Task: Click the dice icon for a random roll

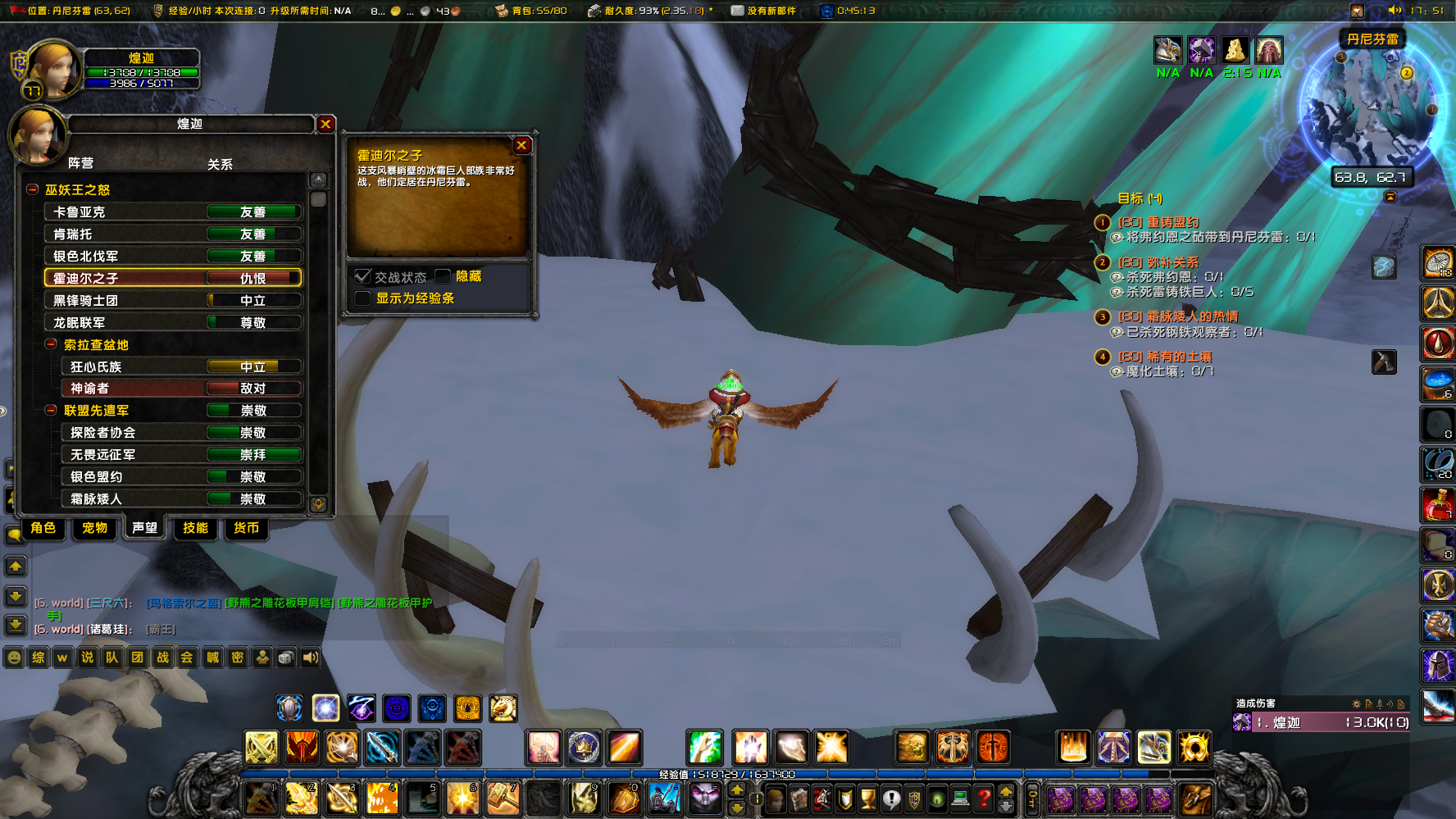Action: 285,657
